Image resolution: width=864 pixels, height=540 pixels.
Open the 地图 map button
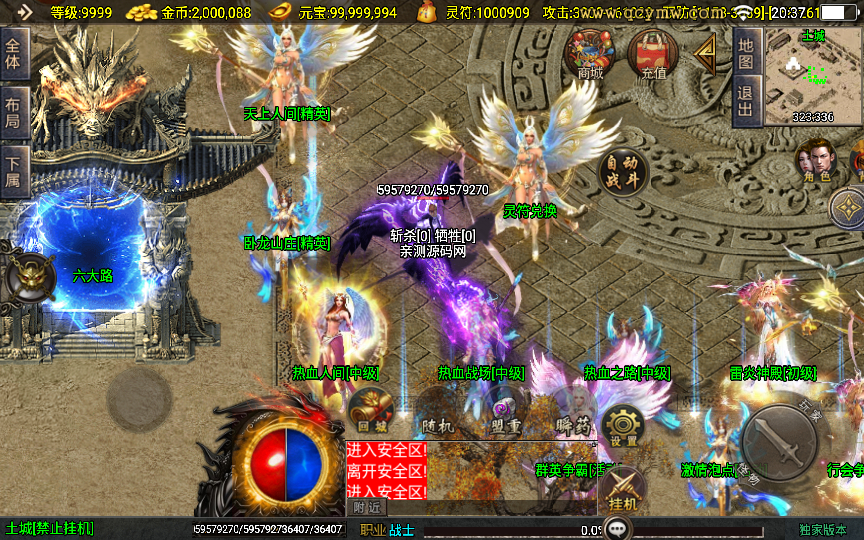point(746,52)
